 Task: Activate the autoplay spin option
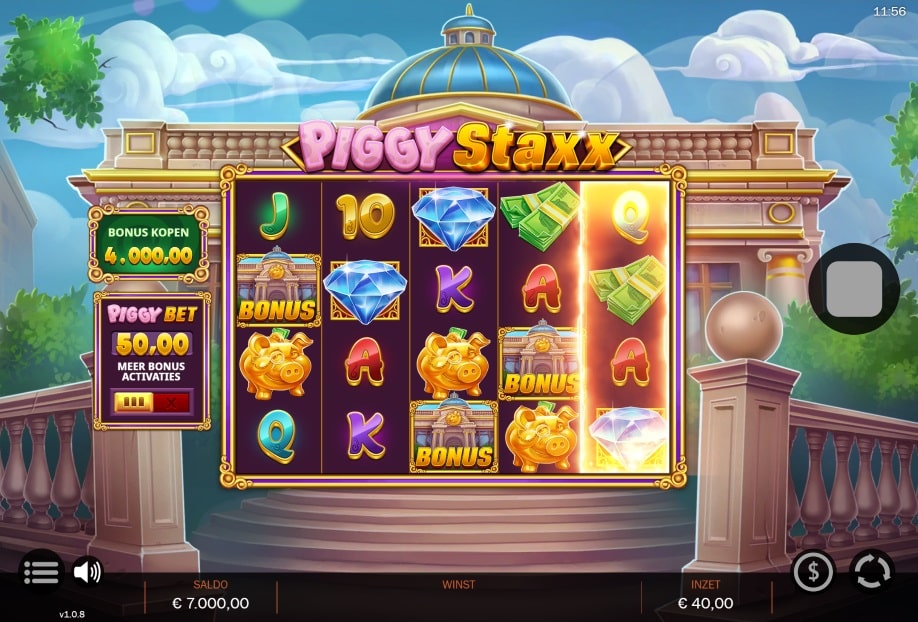click(x=871, y=572)
